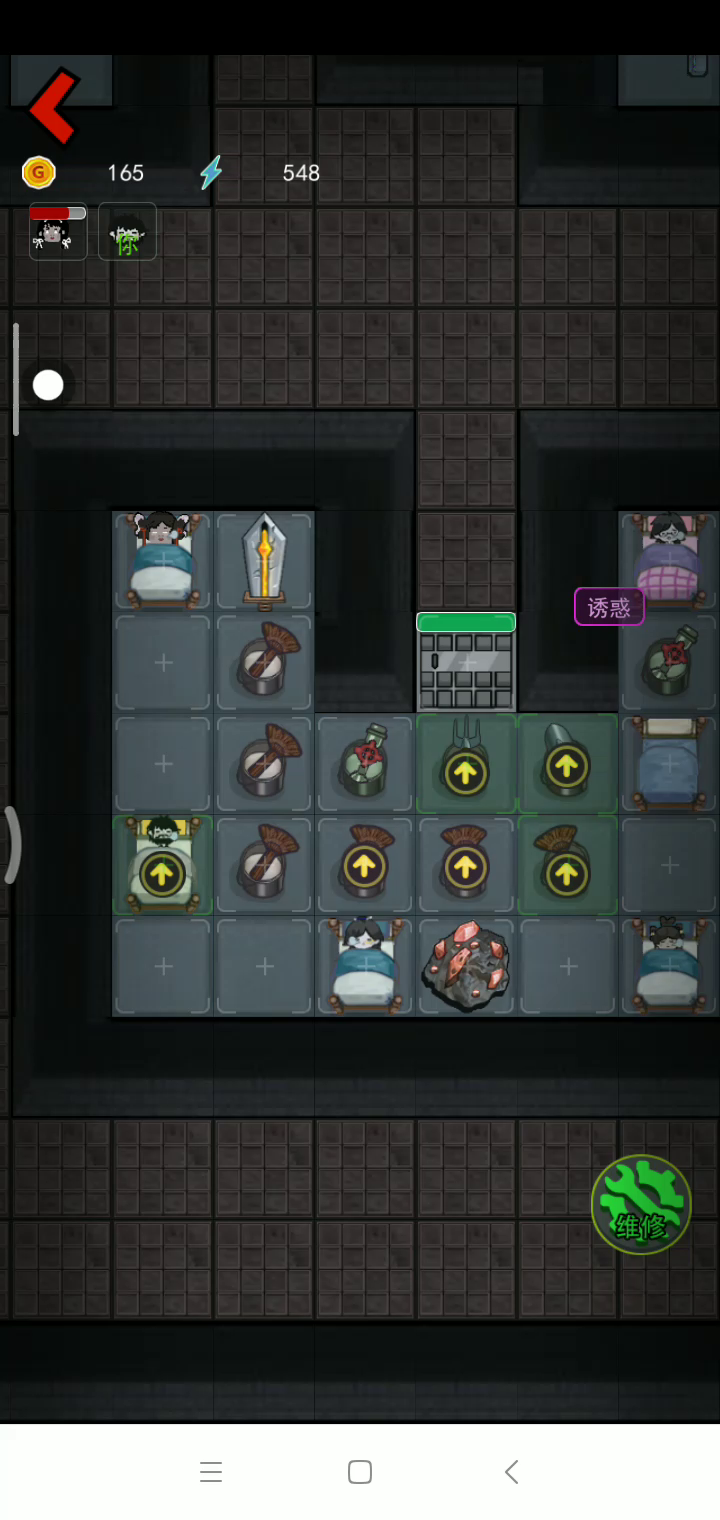Upgrade the cone-shaped turret tile
The image size is (720, 1520).
pyautogui.click(x=567, y=767)
